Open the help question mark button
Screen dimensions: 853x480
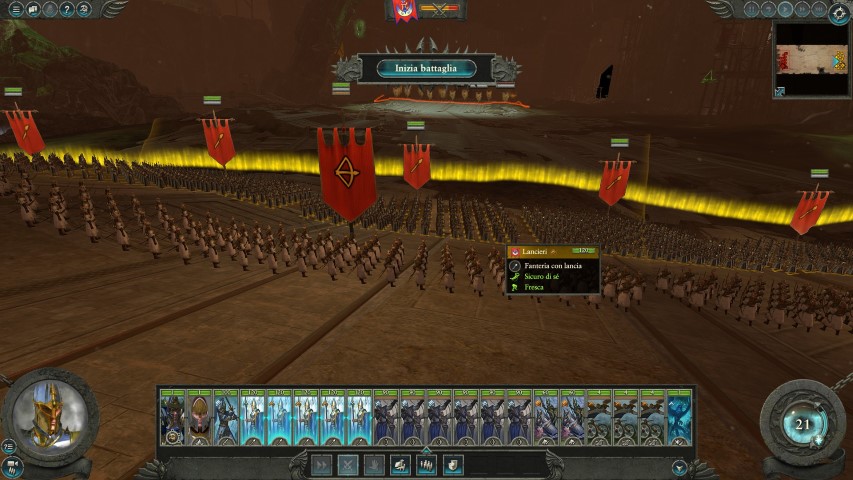pos(66,10)
